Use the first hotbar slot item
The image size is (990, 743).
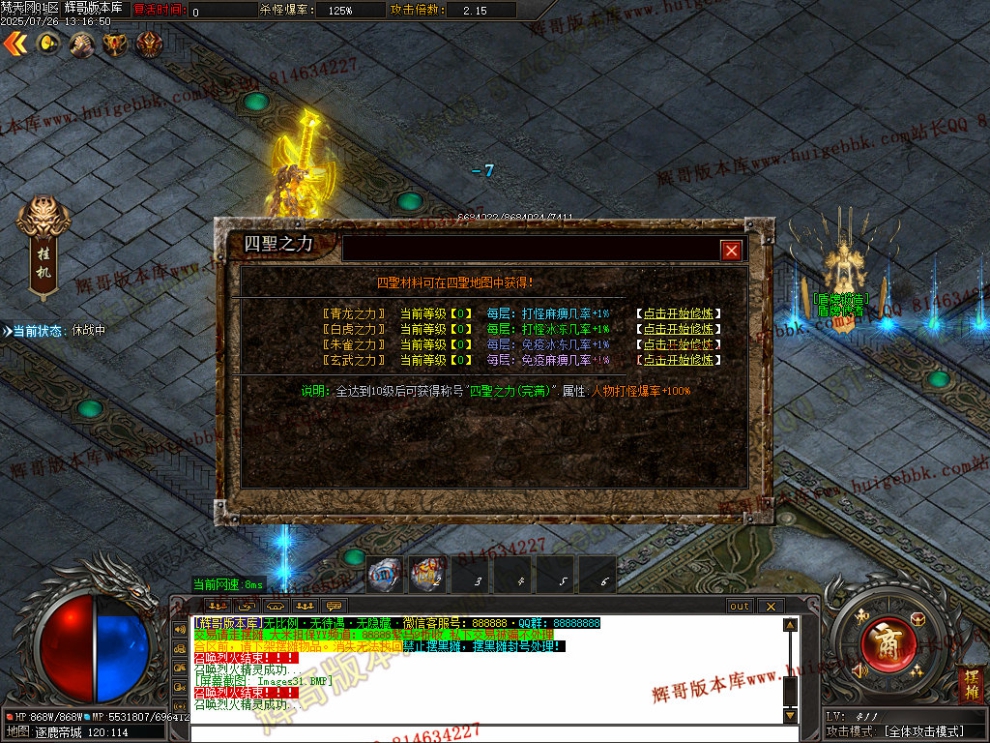click(385, 576)
